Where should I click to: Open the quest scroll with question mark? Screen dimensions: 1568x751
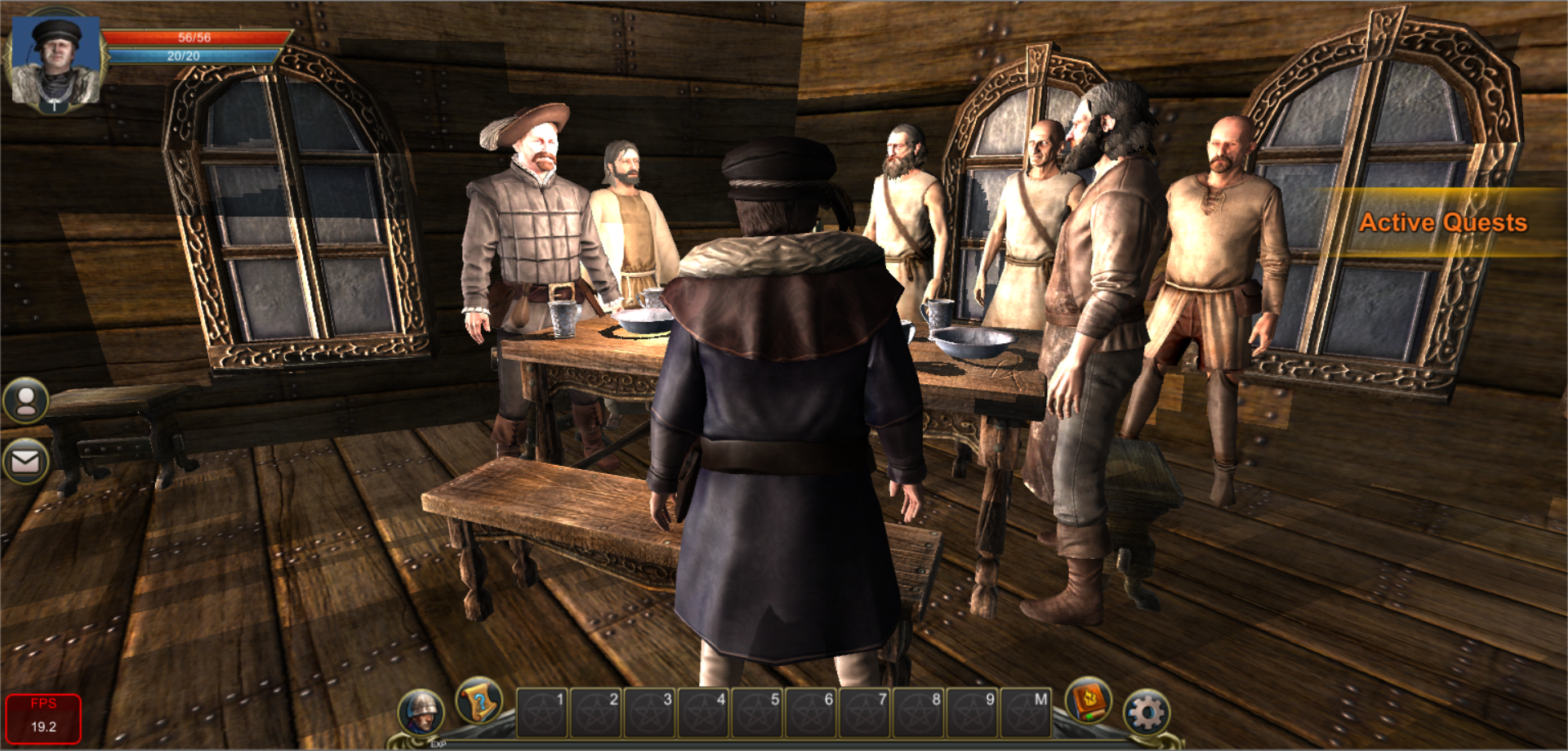[479, 701]
